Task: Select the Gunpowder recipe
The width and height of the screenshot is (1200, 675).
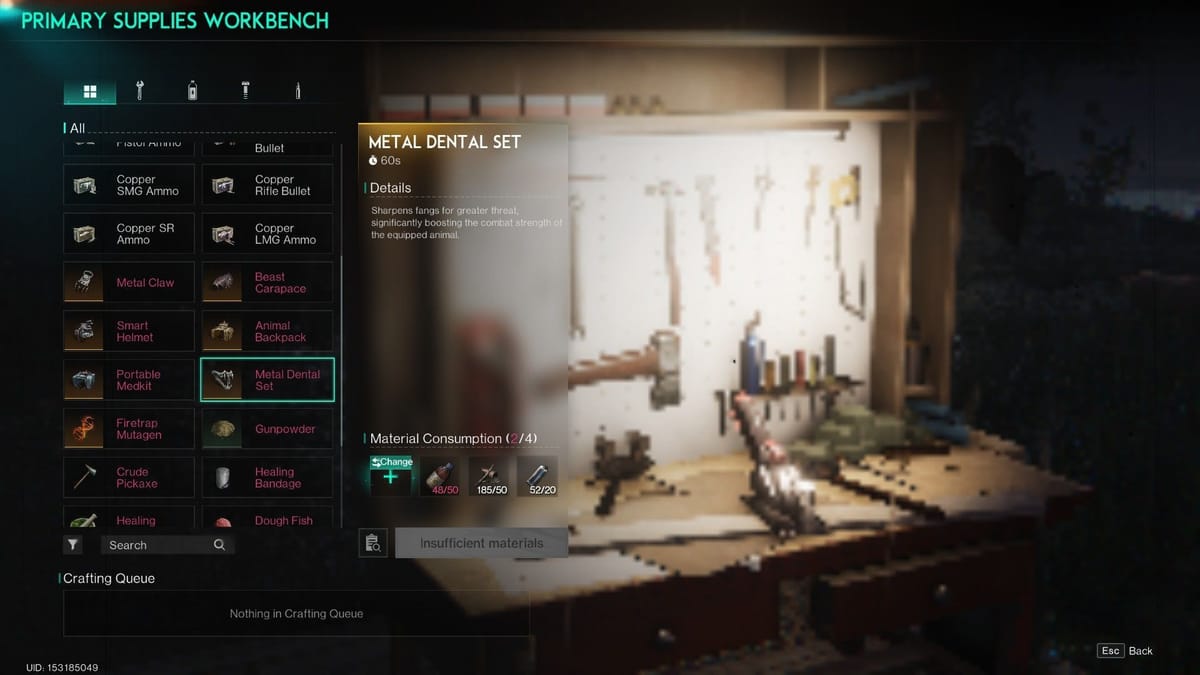Action: [267, 429]
